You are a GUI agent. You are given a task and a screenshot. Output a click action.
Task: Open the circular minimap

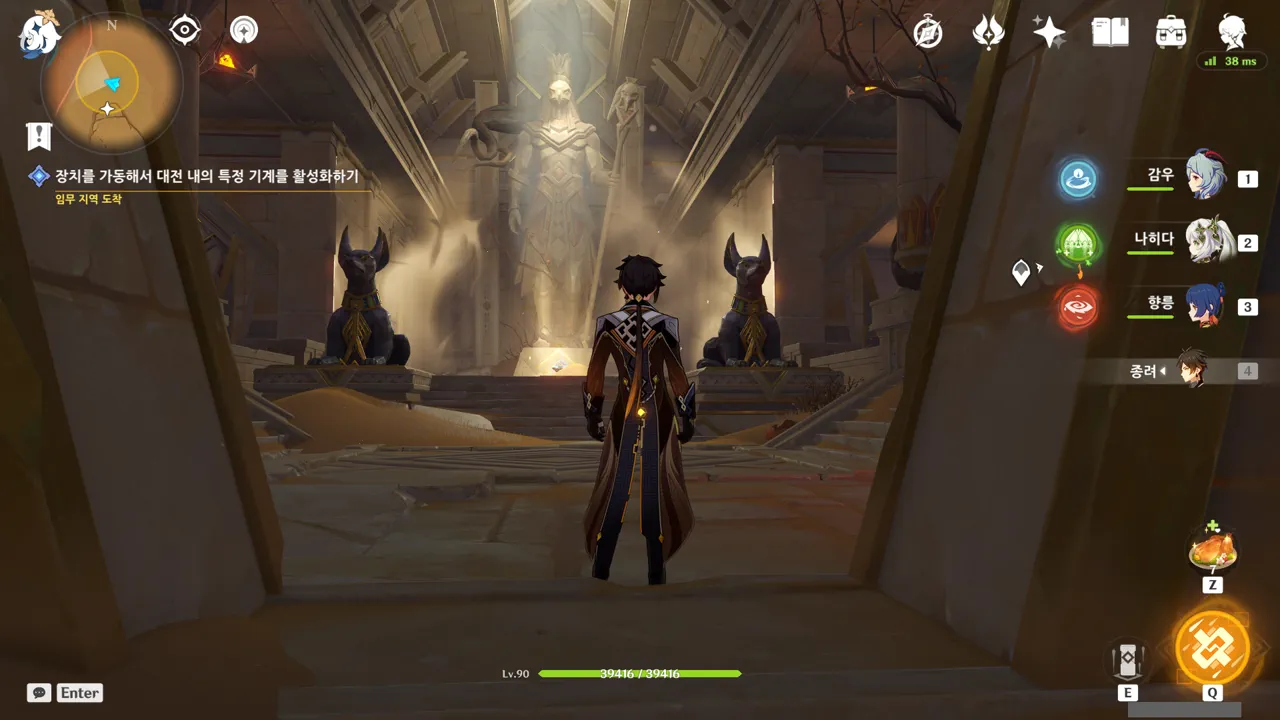pyautogui.click(x=110, y=83)
